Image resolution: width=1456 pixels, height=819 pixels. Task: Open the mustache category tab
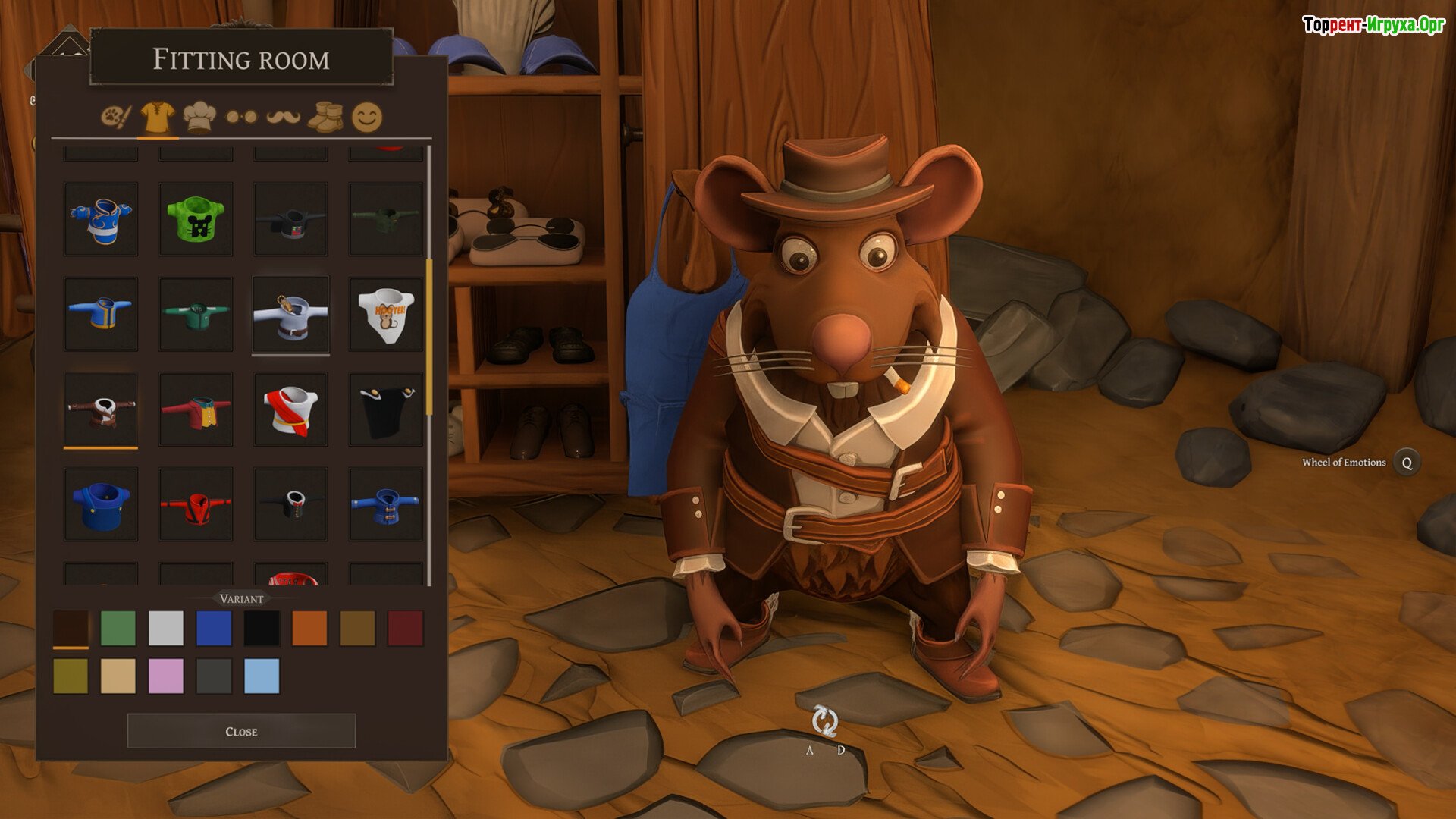click(x=283, y=118)
